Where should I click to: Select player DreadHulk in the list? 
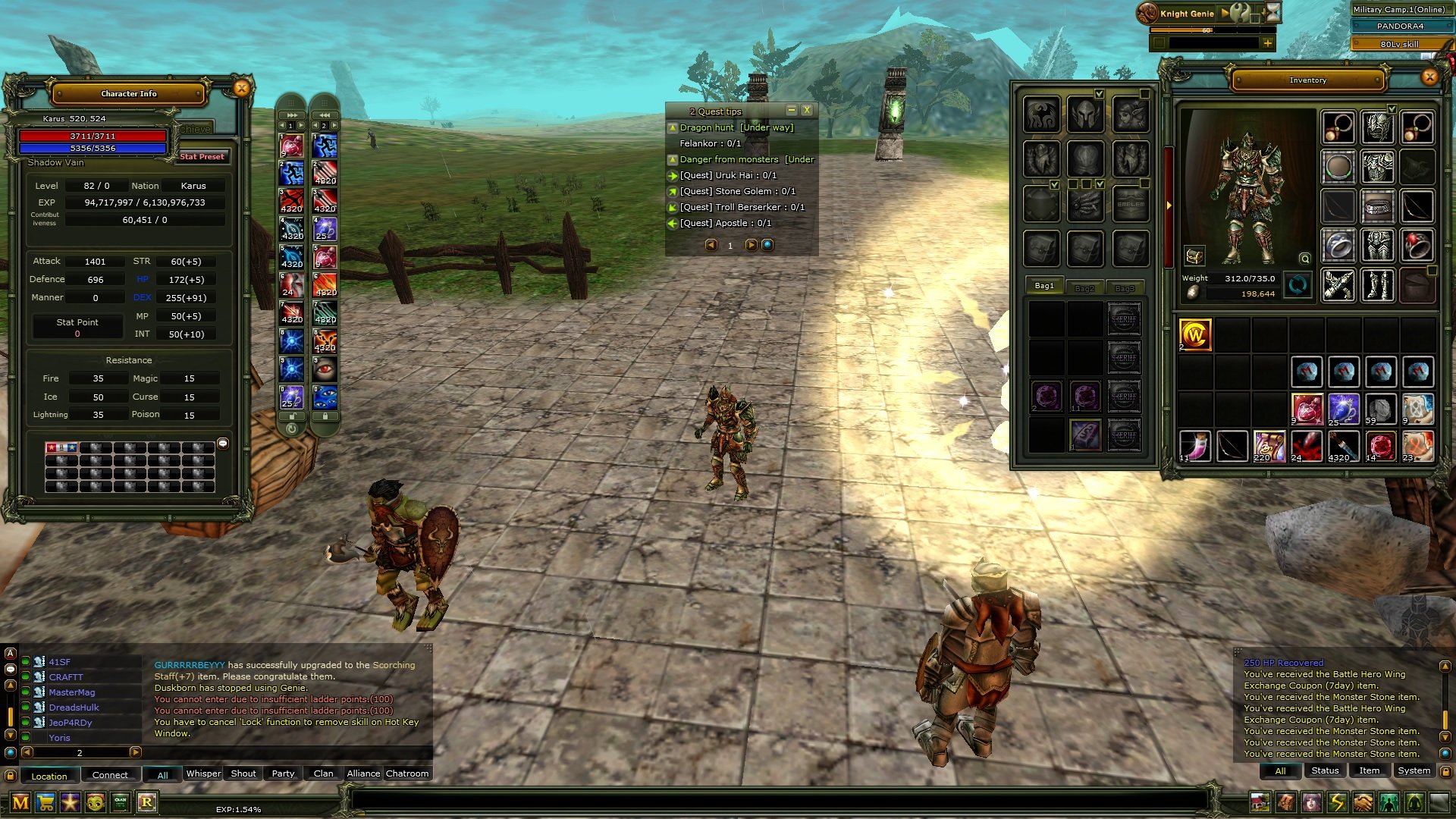coord(74,708)
